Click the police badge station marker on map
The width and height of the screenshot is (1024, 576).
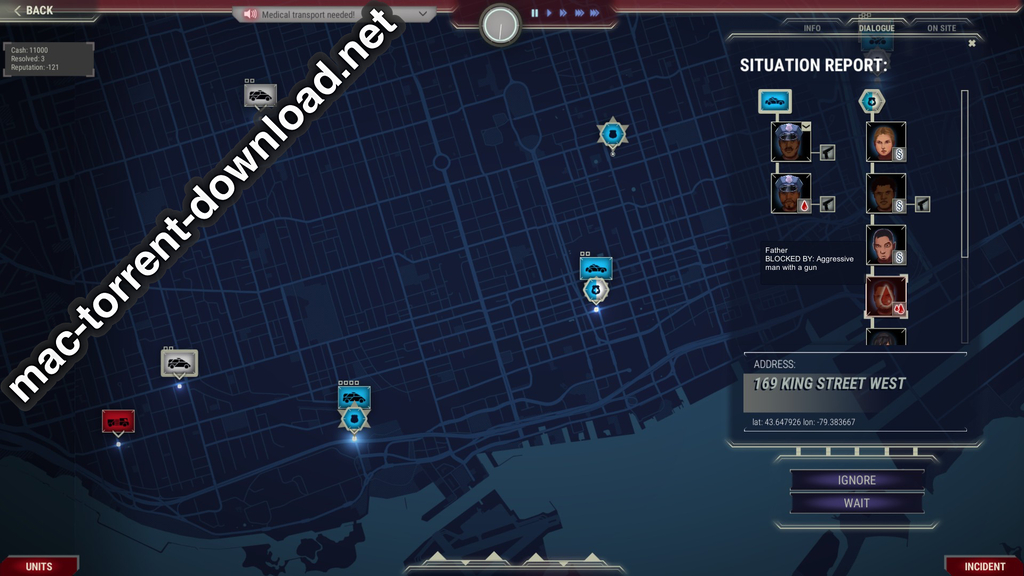[x=612, y=134]
